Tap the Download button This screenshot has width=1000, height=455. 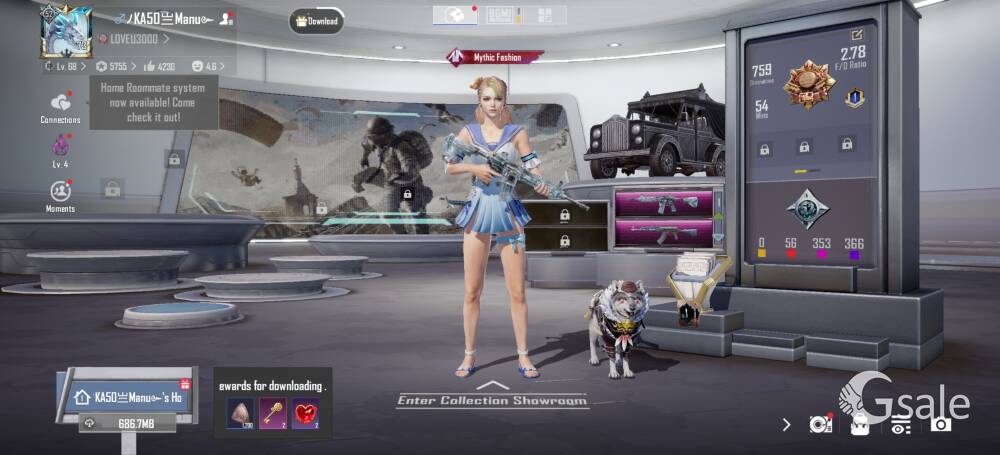tap(317, 21)
